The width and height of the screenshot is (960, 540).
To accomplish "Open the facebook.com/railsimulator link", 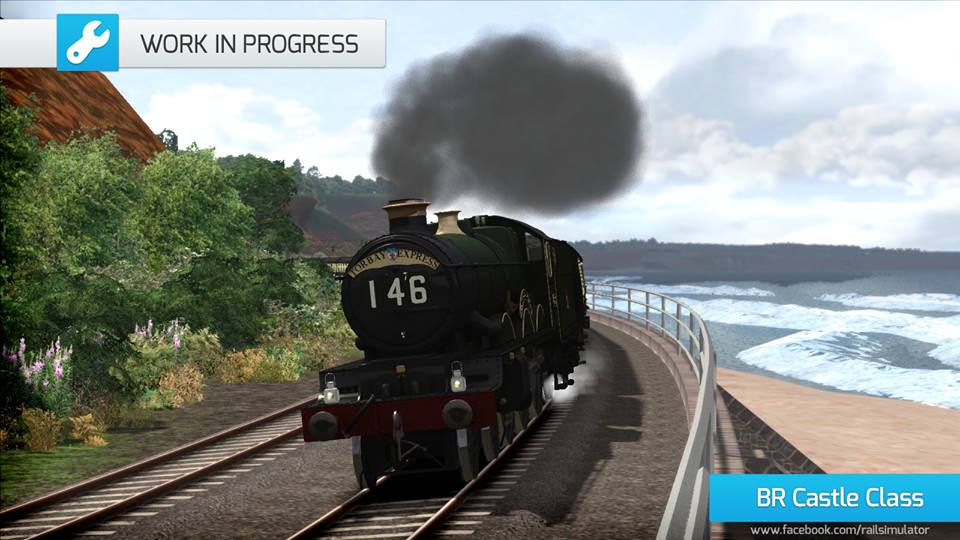I will pos(839,530).
